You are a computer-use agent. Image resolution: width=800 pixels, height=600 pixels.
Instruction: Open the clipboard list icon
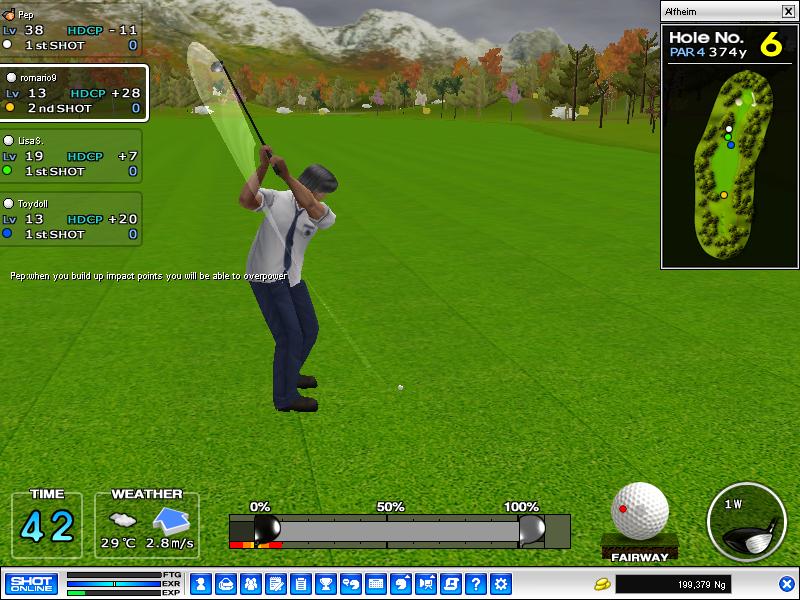tap(300, 583)
